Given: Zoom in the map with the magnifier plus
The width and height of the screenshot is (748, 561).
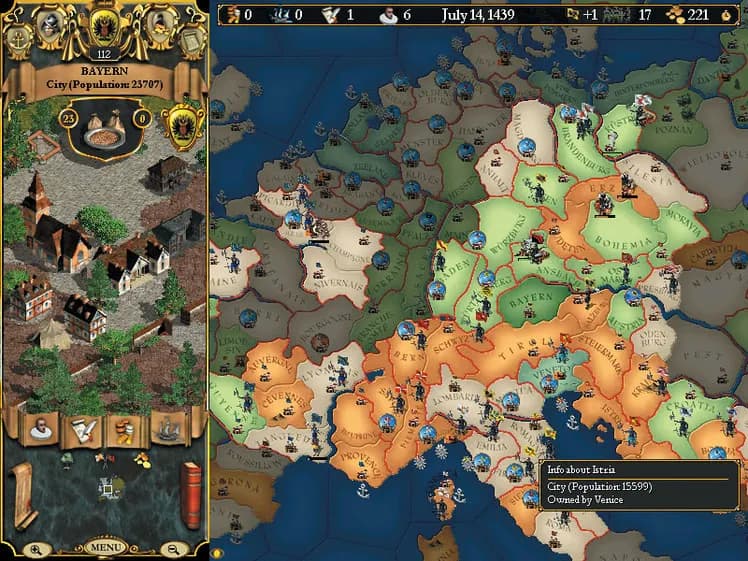Looking at the screenshot, I should [36, 548].
